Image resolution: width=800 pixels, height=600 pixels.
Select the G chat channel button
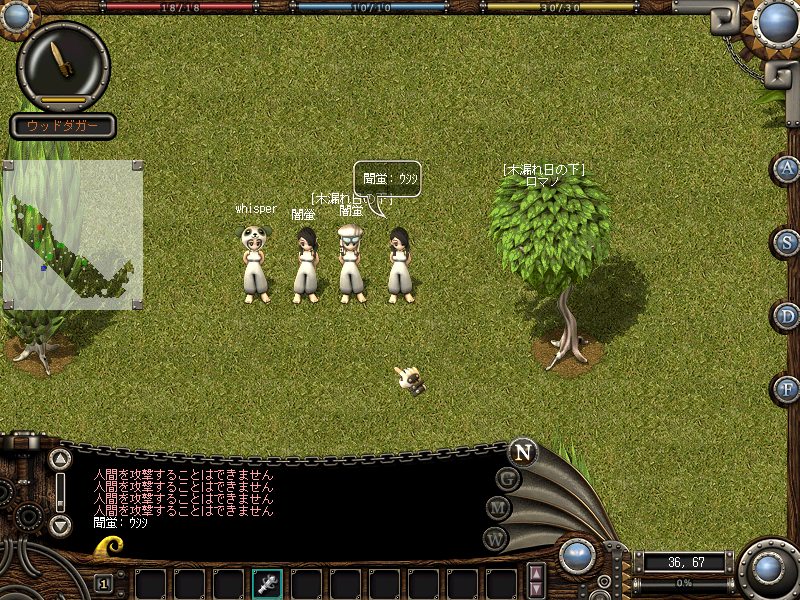pos(508,479)
